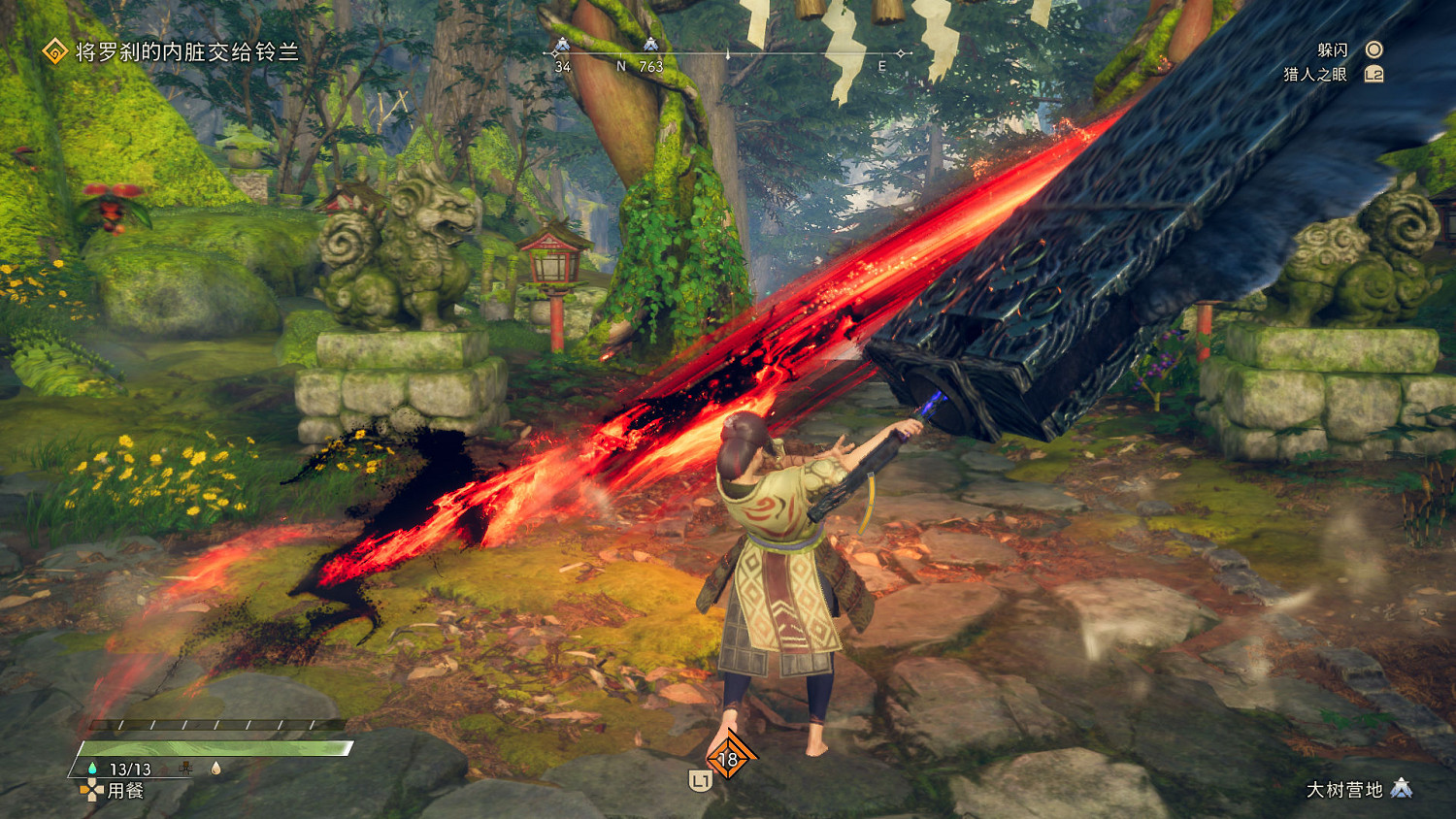
Task: Select the teal healing water droplet icon
Action: click(92, 769)
